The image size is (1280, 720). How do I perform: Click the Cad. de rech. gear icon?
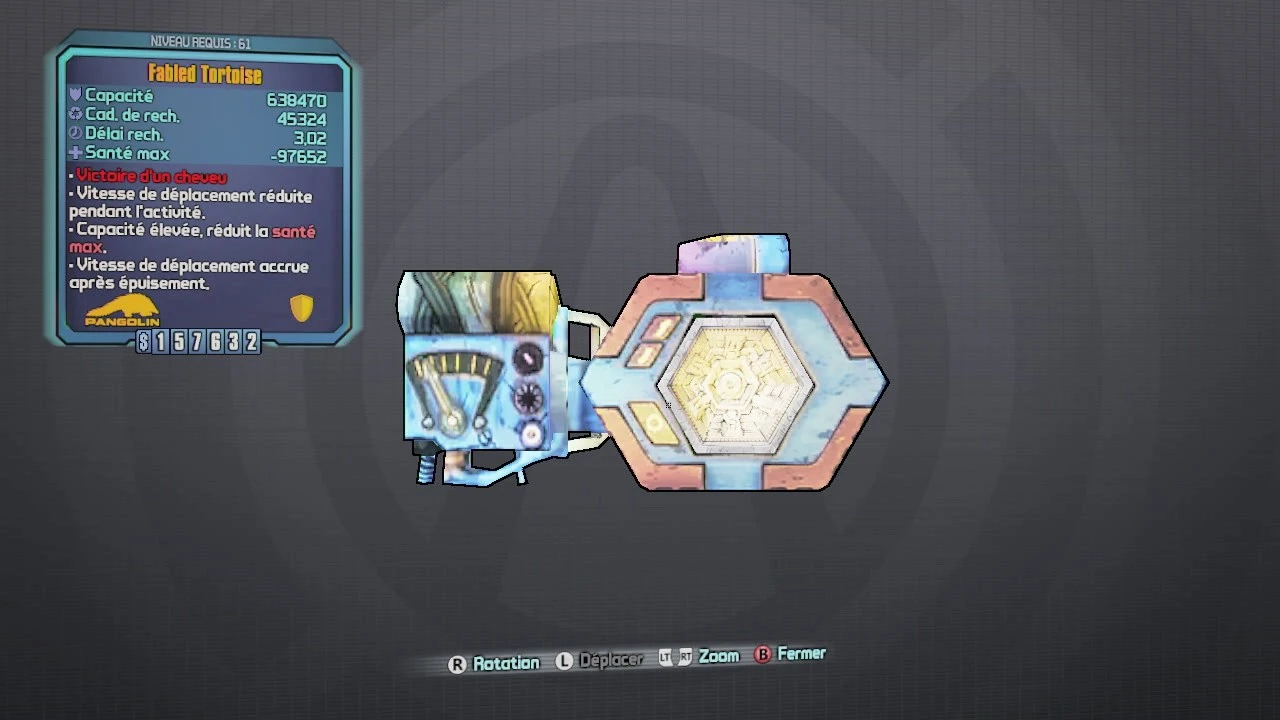click(x=76, y=114)
